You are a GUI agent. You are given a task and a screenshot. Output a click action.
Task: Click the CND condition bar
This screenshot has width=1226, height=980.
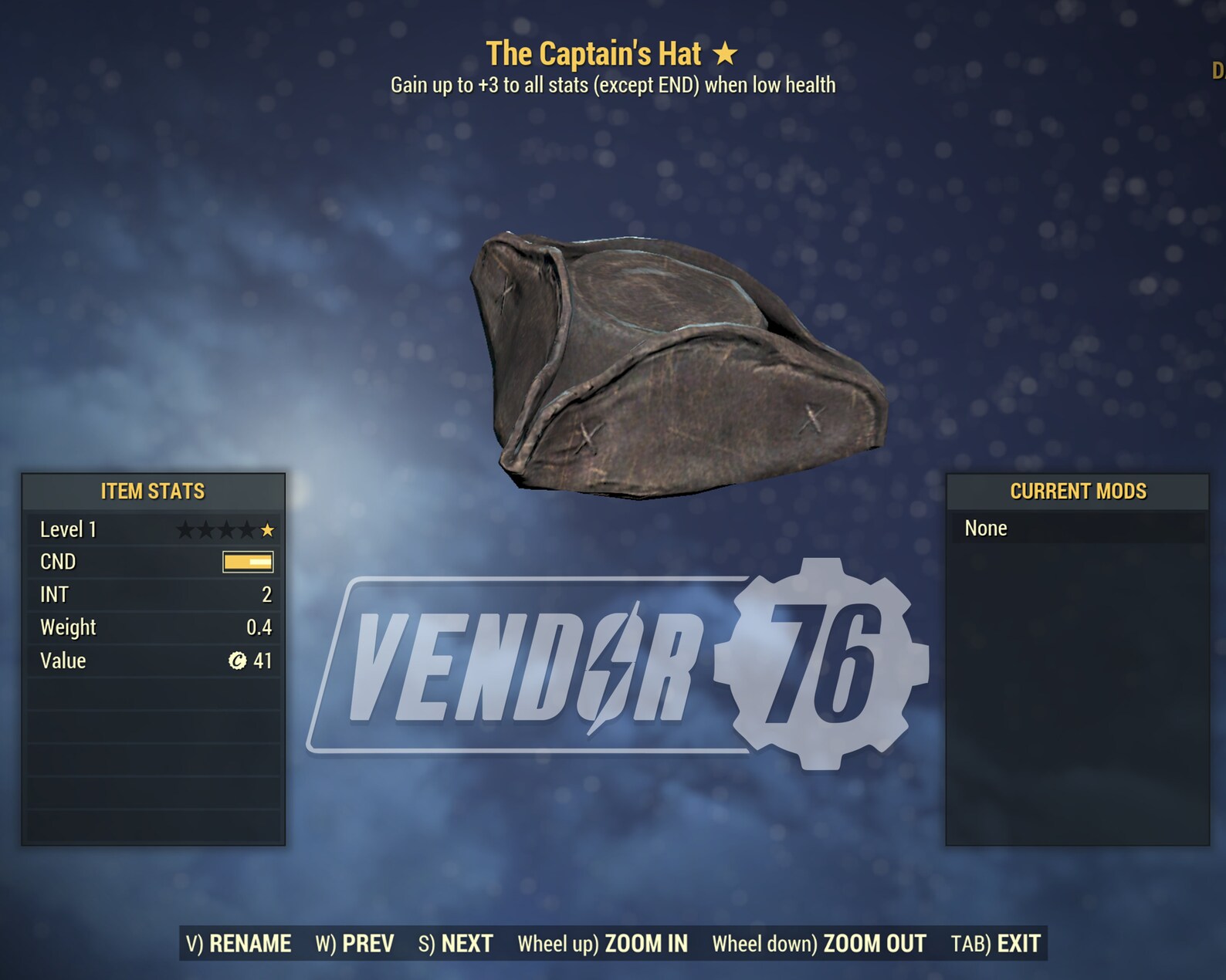click(x=247, y=562)
